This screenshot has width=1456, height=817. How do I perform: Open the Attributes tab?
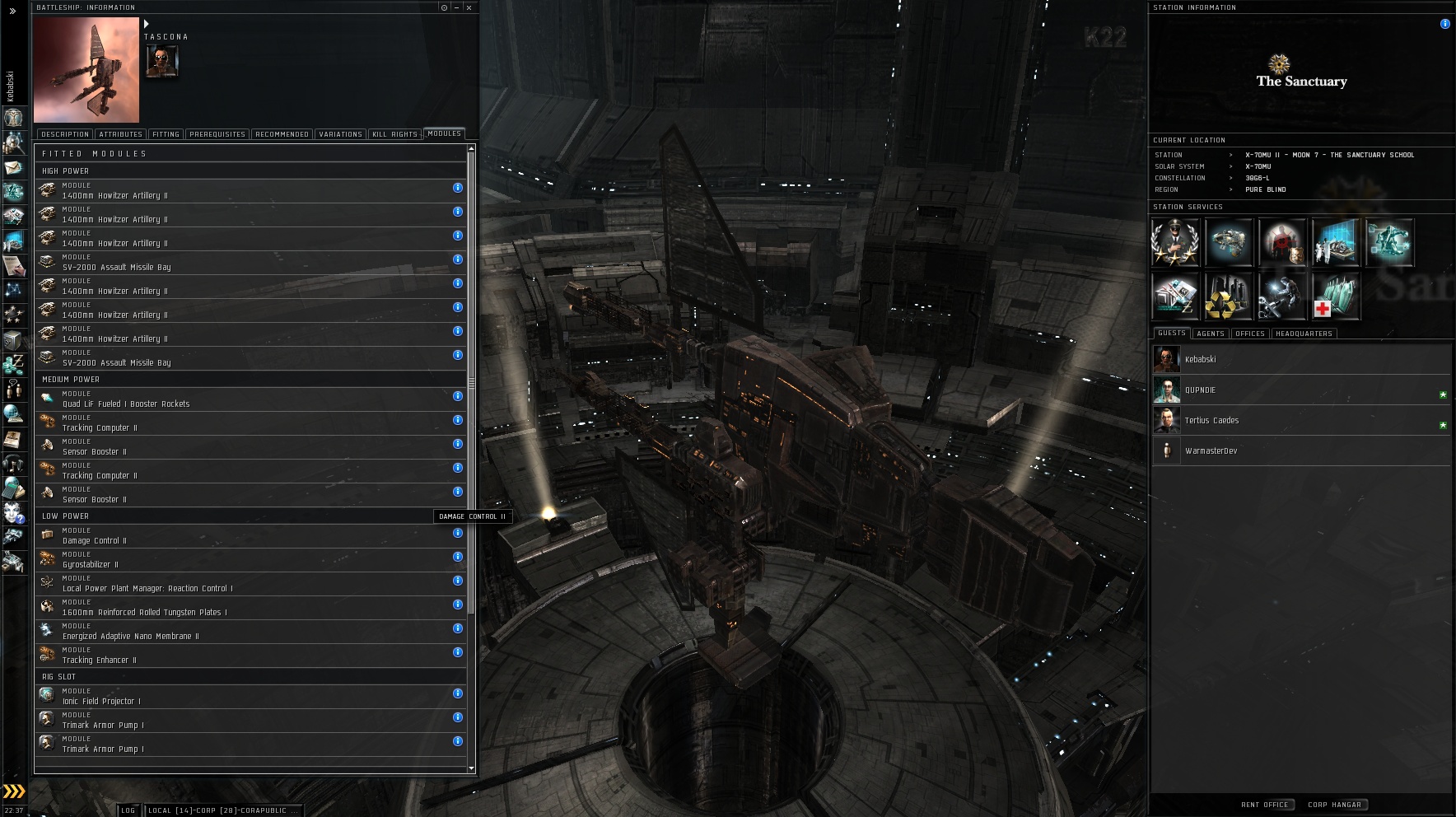tap(120, 134)
